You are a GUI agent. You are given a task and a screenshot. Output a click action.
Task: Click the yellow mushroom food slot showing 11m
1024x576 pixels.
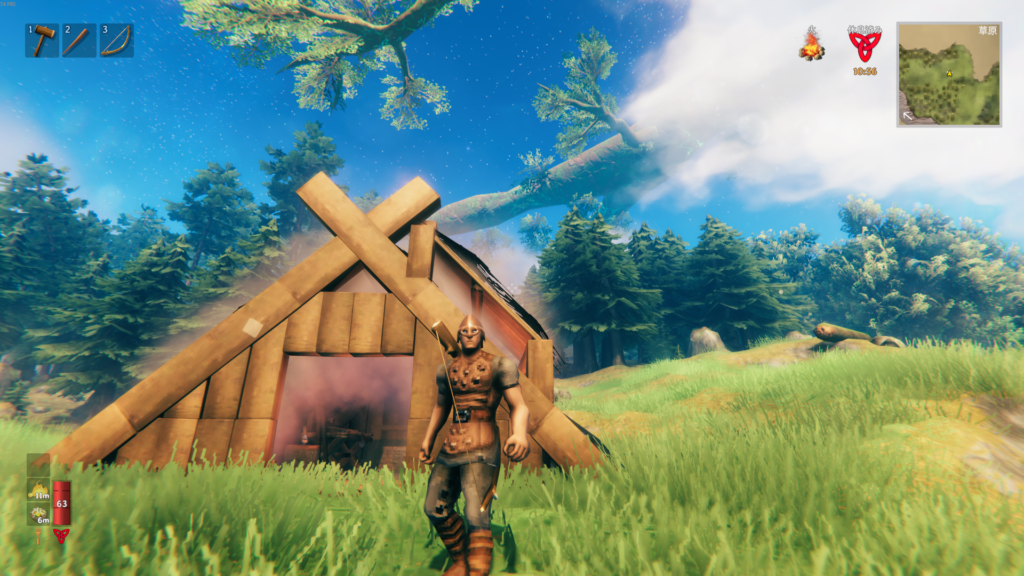point(39,490)
